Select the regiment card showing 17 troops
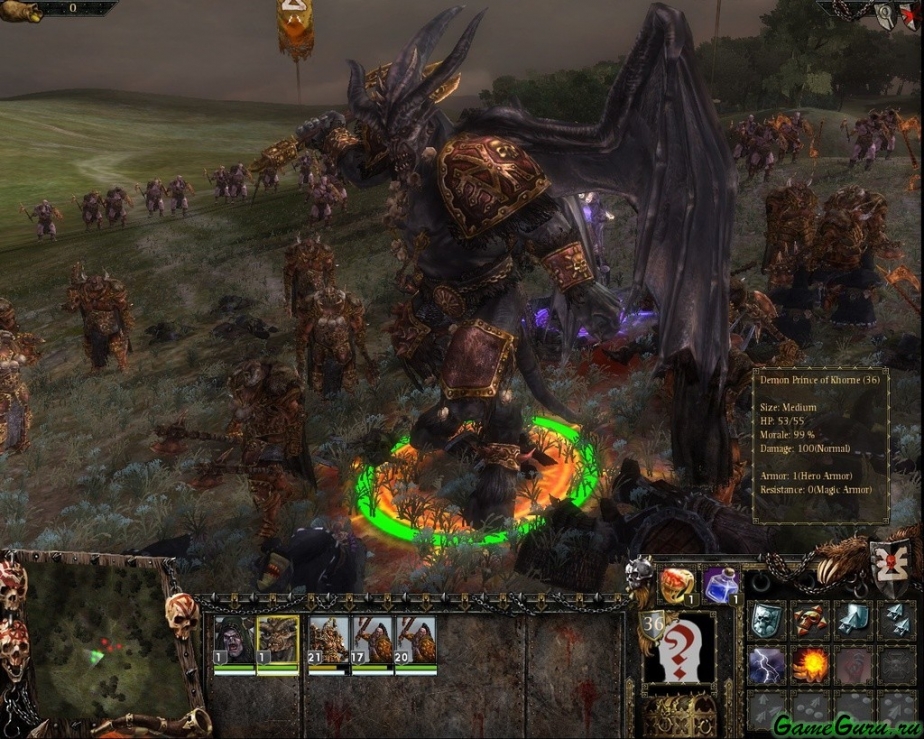The image size is (924, 739). point(372,640)
